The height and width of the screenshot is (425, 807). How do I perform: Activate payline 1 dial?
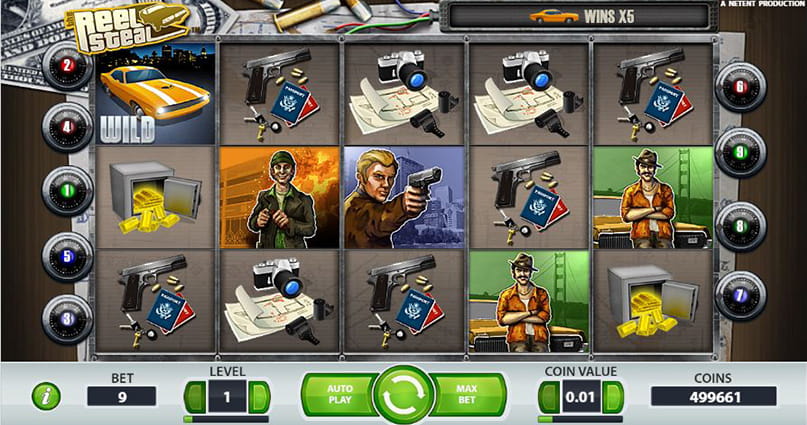click(x=67, y=190)
